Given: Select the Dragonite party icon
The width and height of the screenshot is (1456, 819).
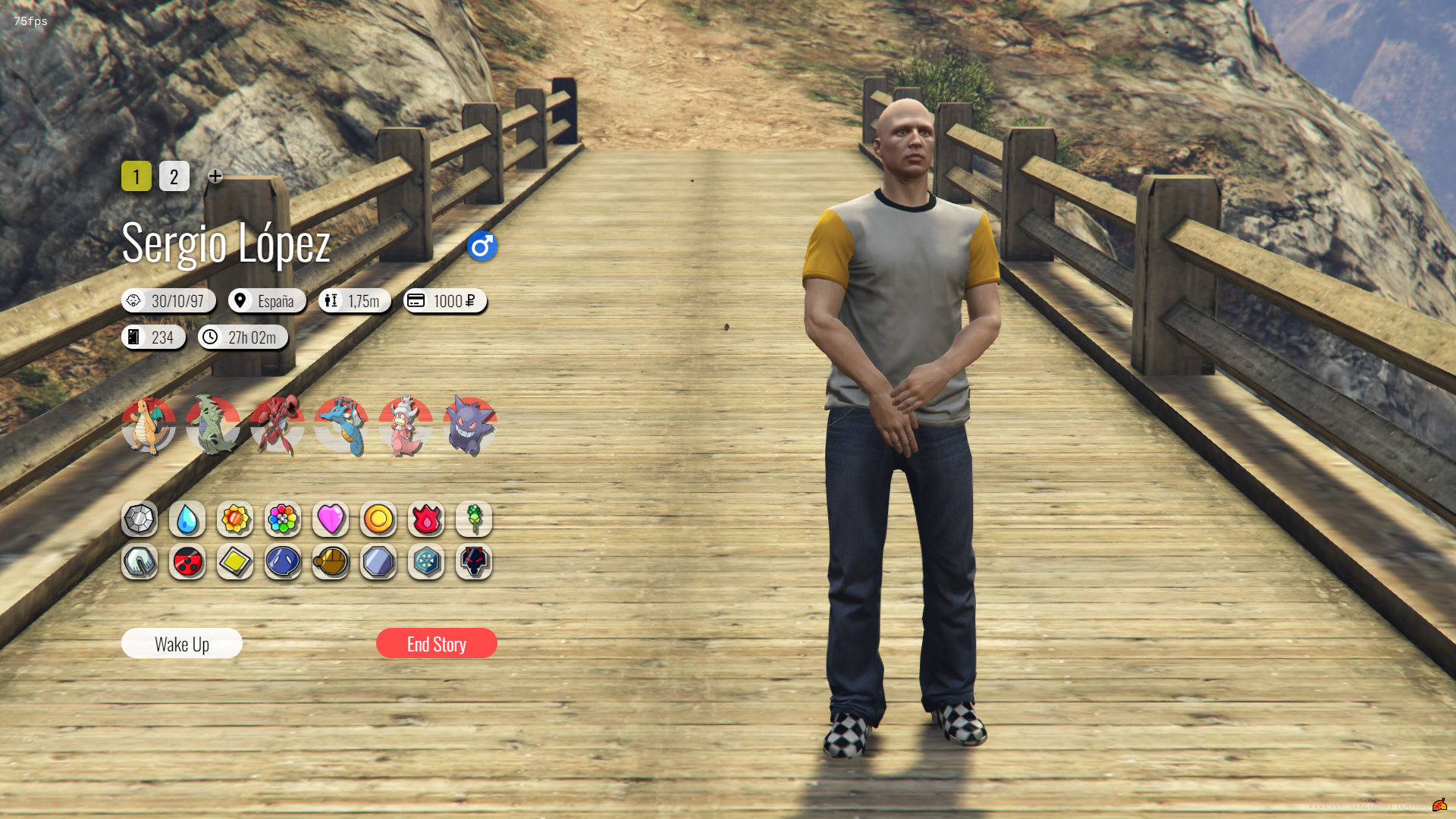Looking at the screenshot, I should click(149, 425).
